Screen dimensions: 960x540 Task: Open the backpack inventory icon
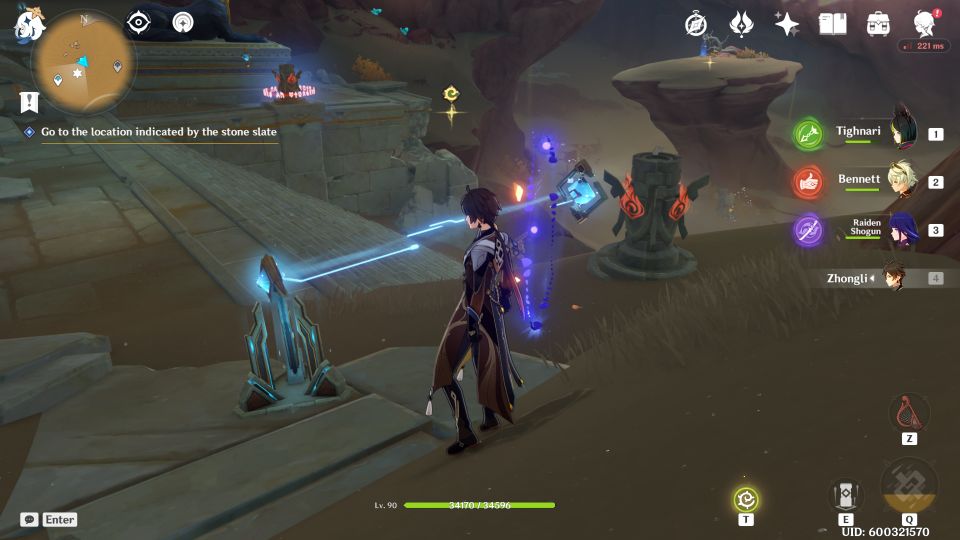coord(879,24)
